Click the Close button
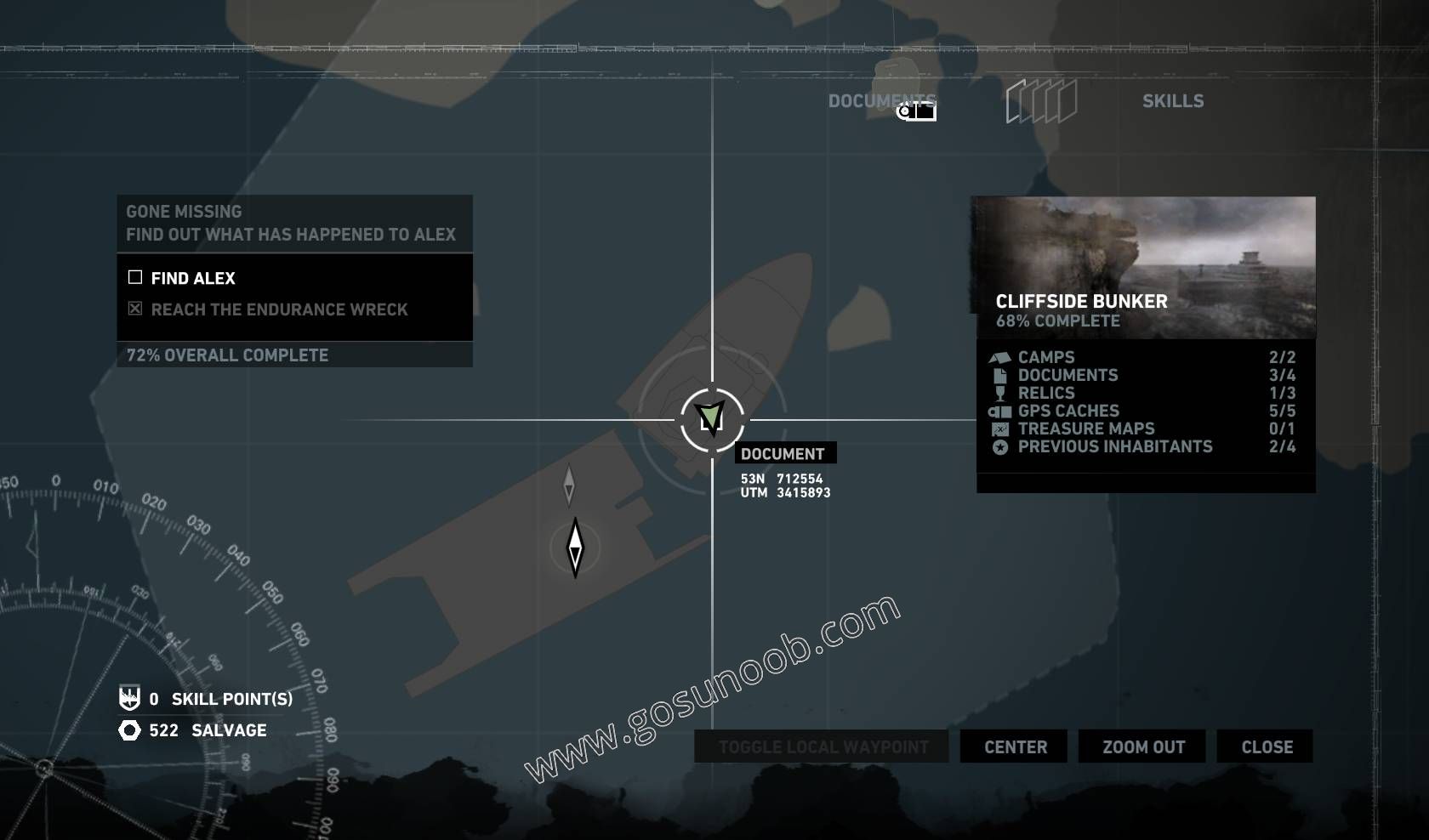 tap(1265, 747)
